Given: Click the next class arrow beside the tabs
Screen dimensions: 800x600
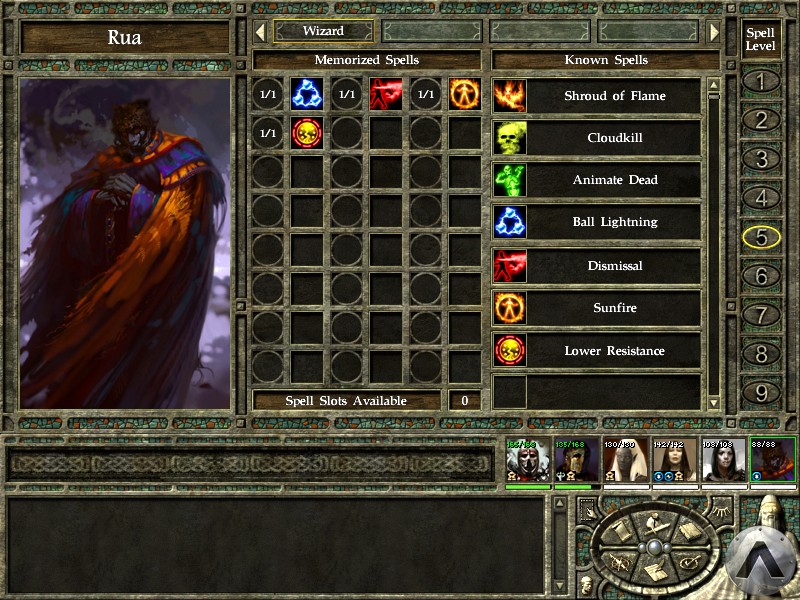Looking at the screenshot, I should pos(714,32).
